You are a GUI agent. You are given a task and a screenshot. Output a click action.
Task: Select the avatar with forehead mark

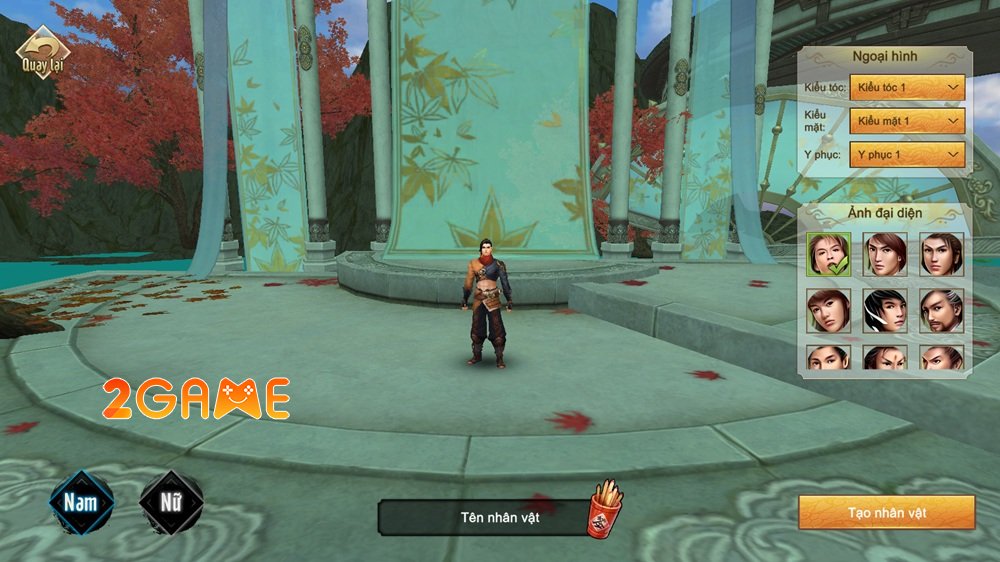[x=885, y=357]
